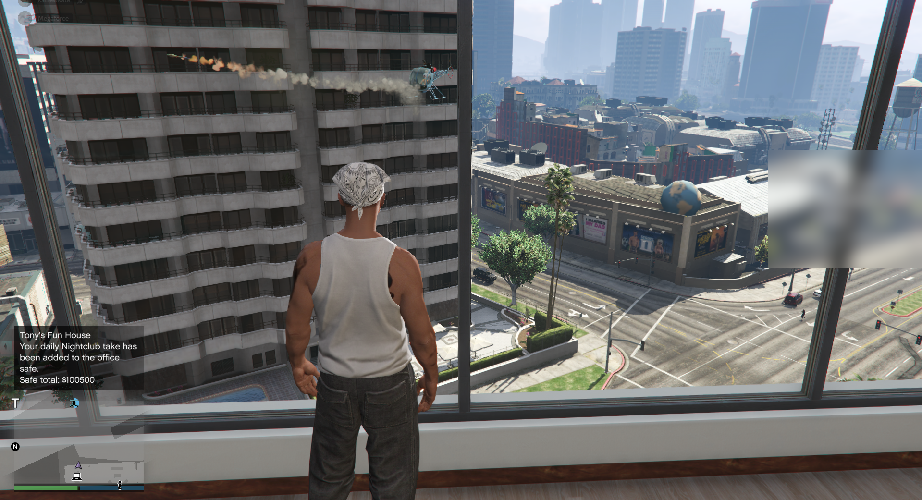The width and height of the screenshot is (922, 500).
Task: Click the player arrow on the minimap
Action: (x=77, y=466)
